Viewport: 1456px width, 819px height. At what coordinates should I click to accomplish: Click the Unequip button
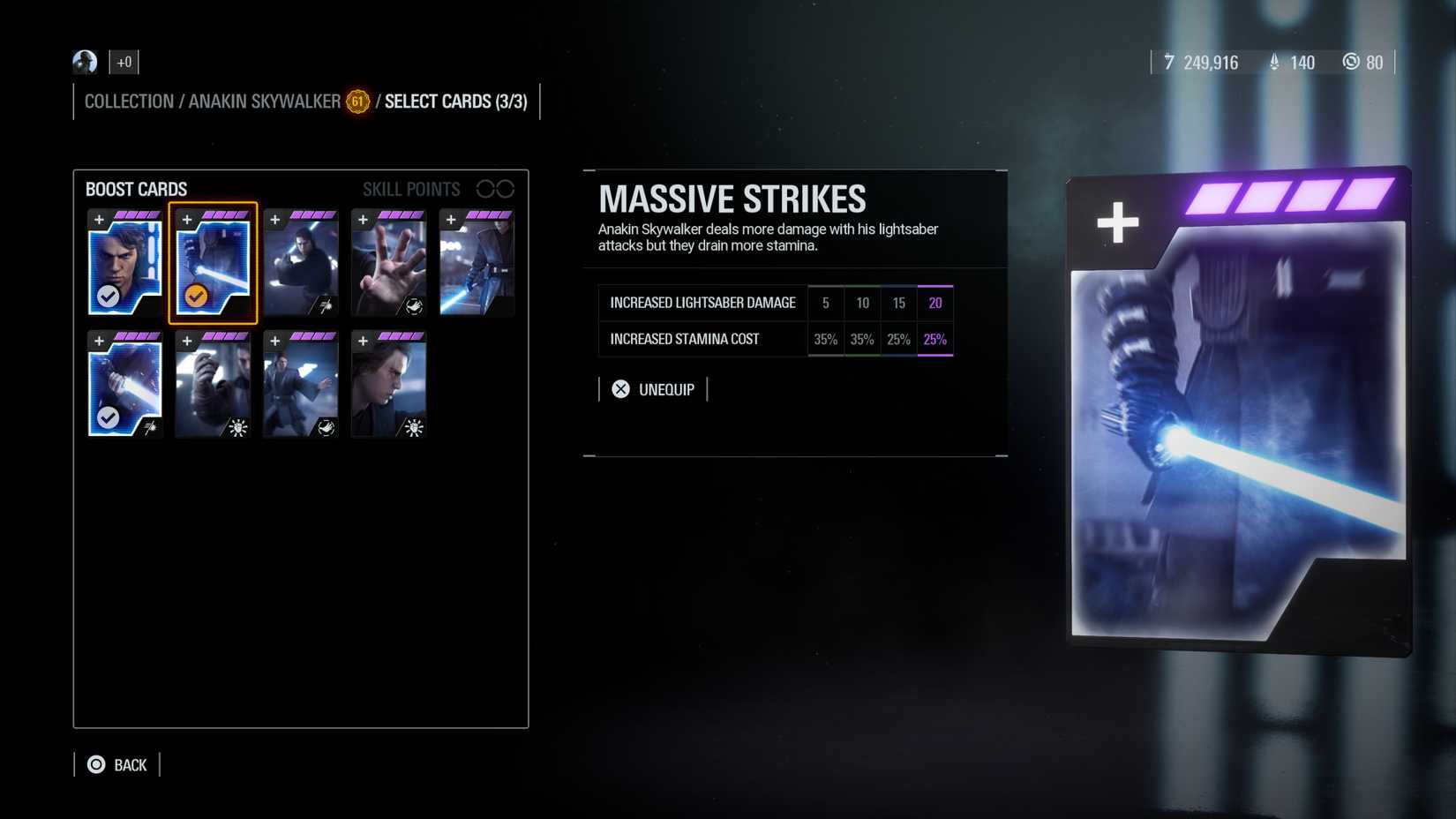(654, 388)
